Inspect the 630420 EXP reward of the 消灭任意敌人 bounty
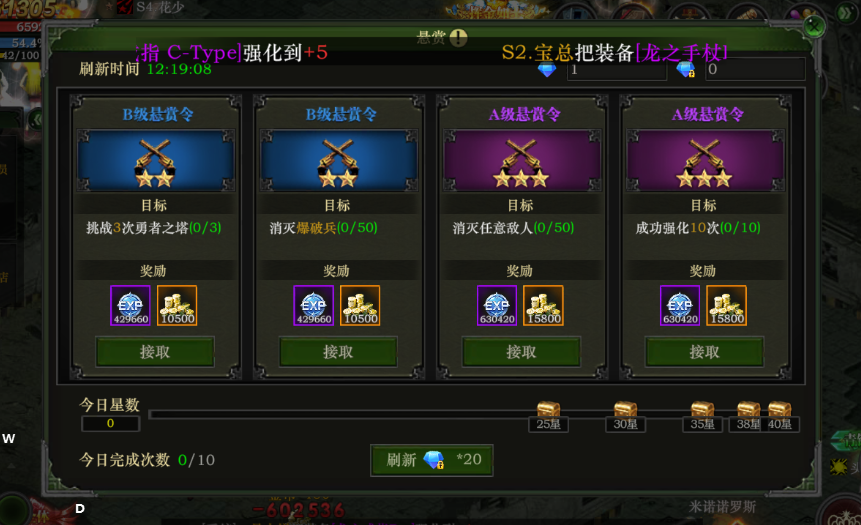The image size is (861, 525). 497,306
